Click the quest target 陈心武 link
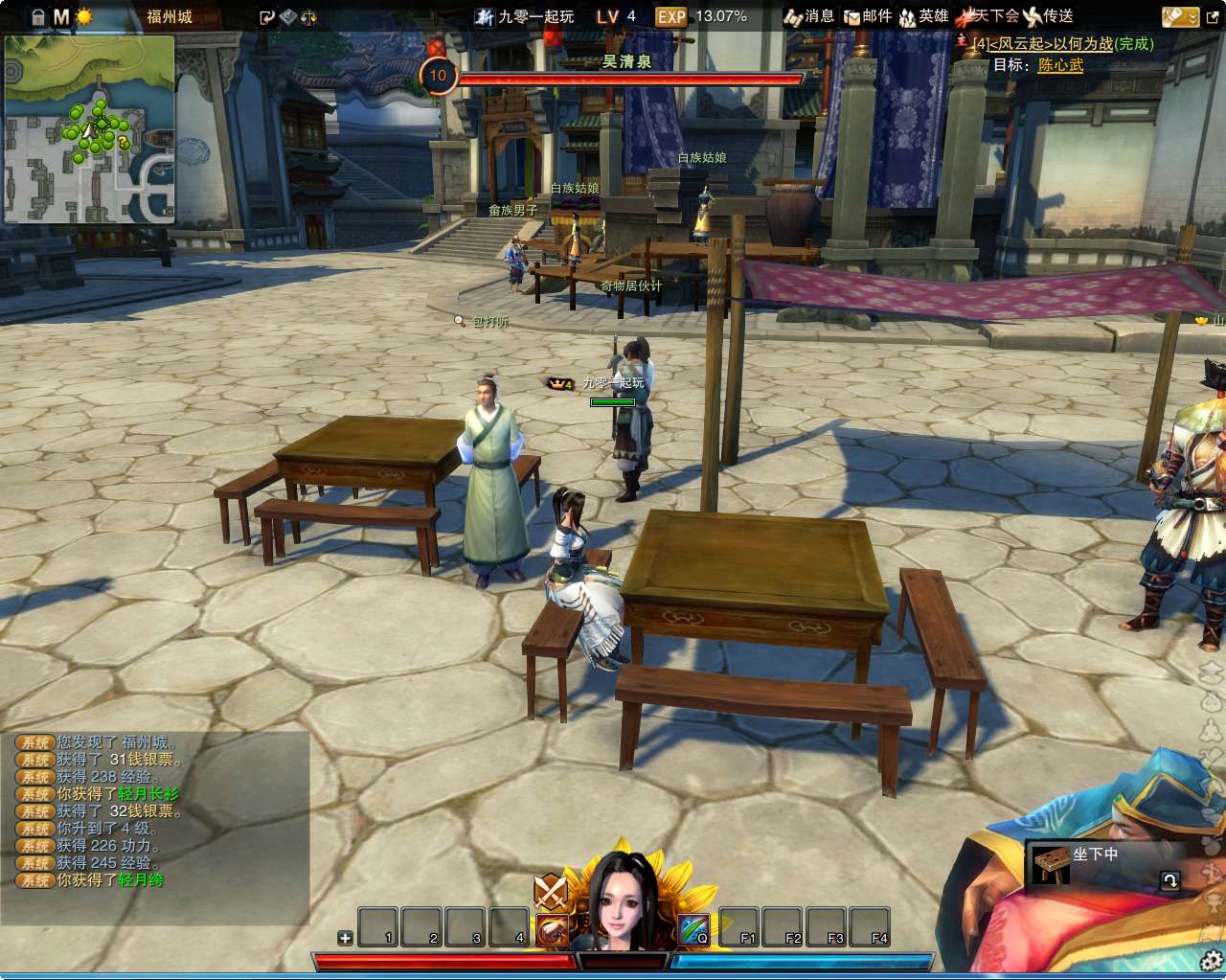Viewport: 1226px width, 980px height. [1060, 65]
